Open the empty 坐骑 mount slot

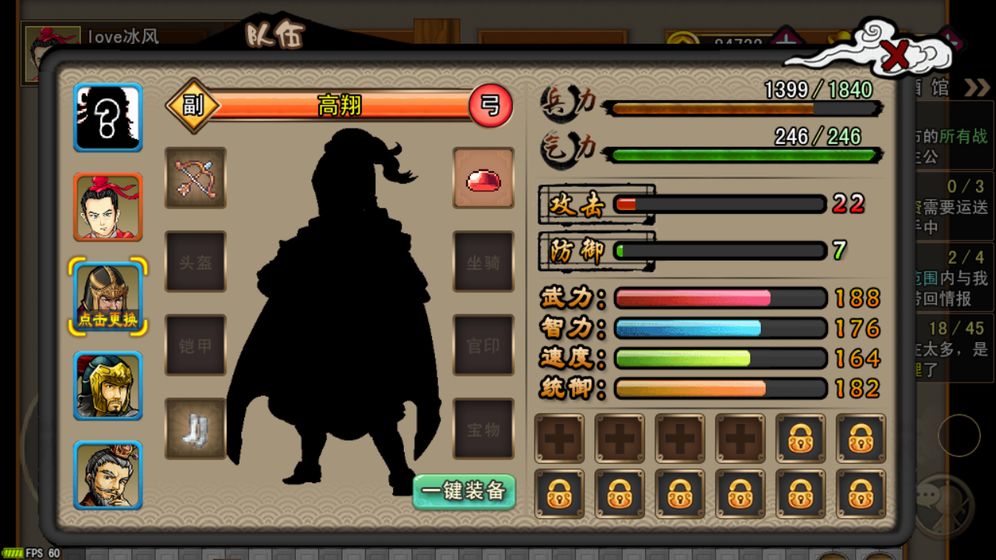(483, 262)
